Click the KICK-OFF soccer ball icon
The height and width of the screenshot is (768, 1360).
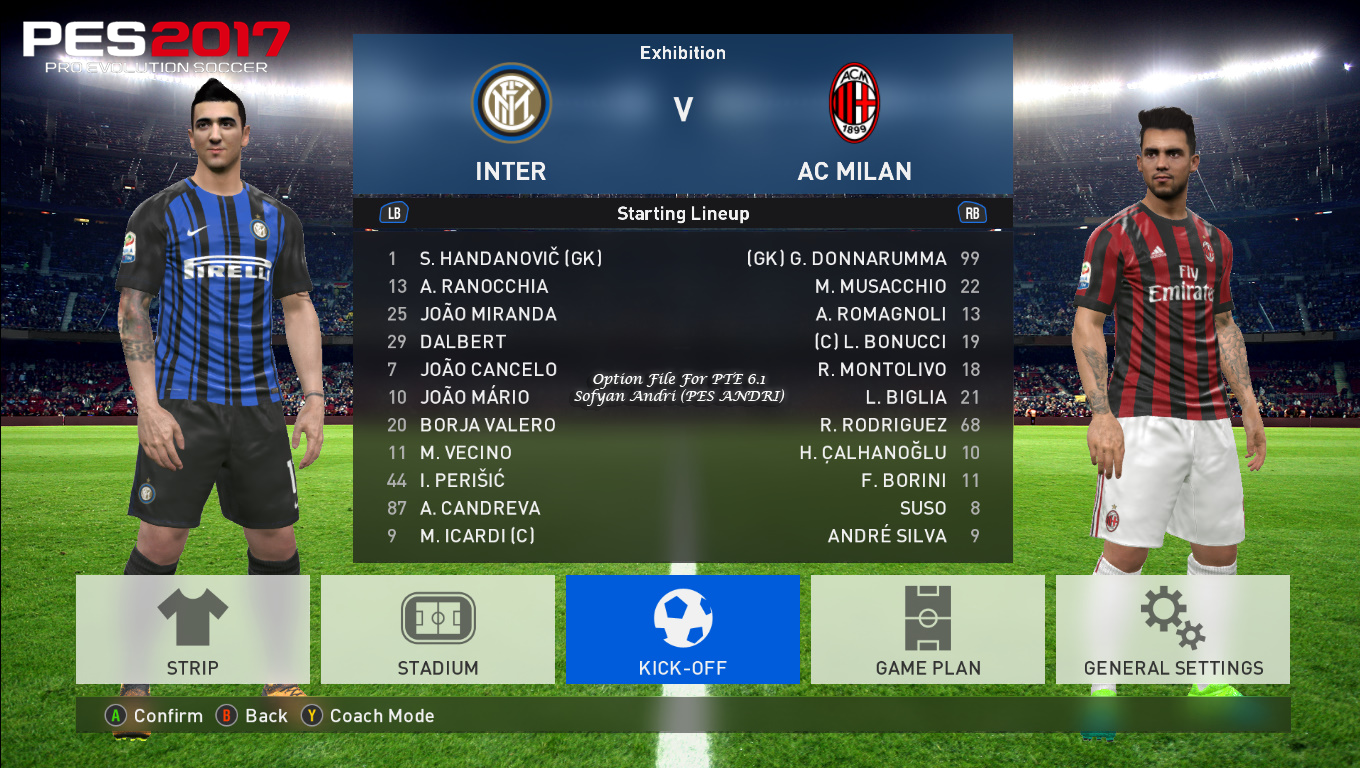(683, 619)
